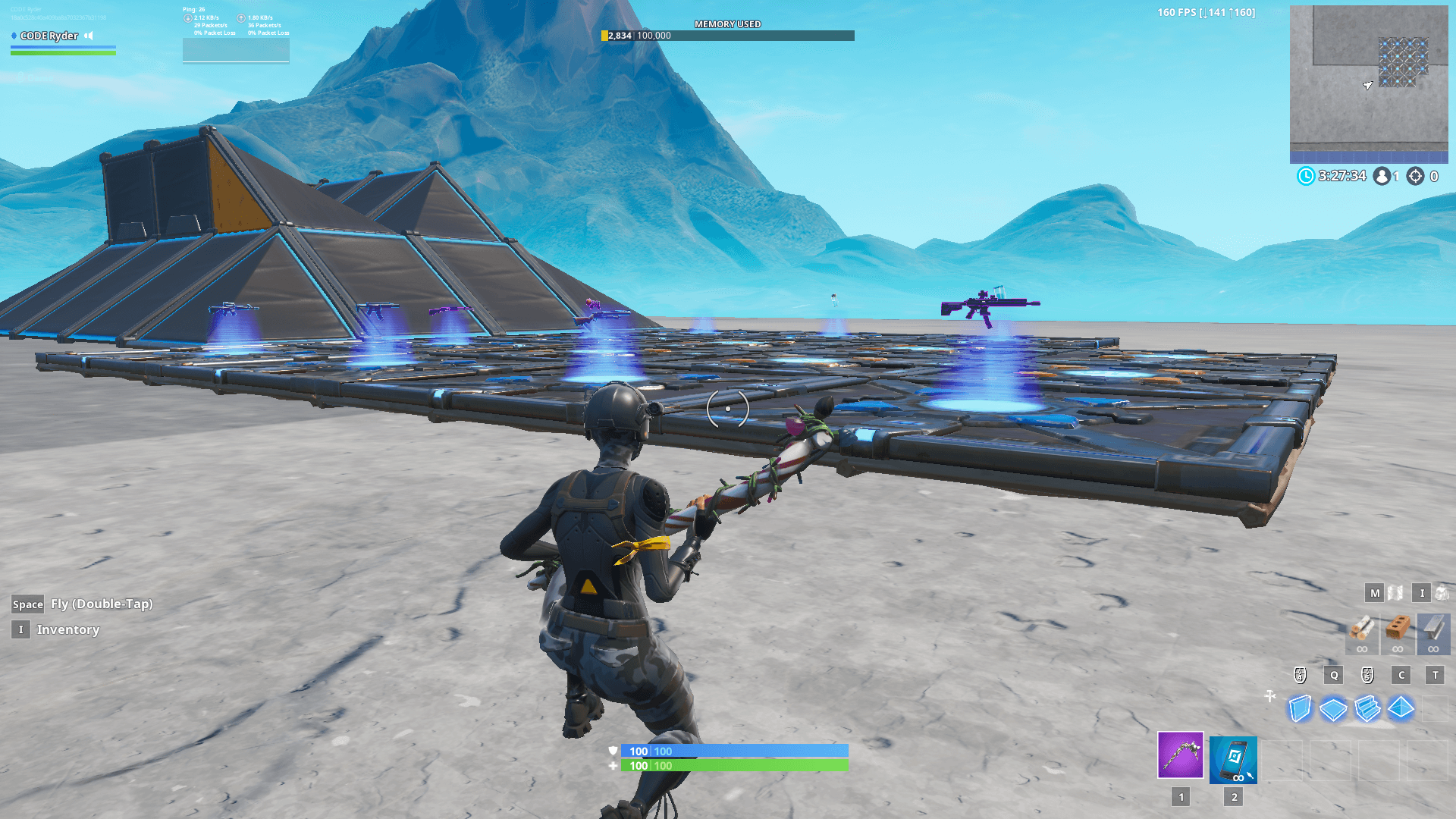Click the clock icon beside the match timer

1305,176
